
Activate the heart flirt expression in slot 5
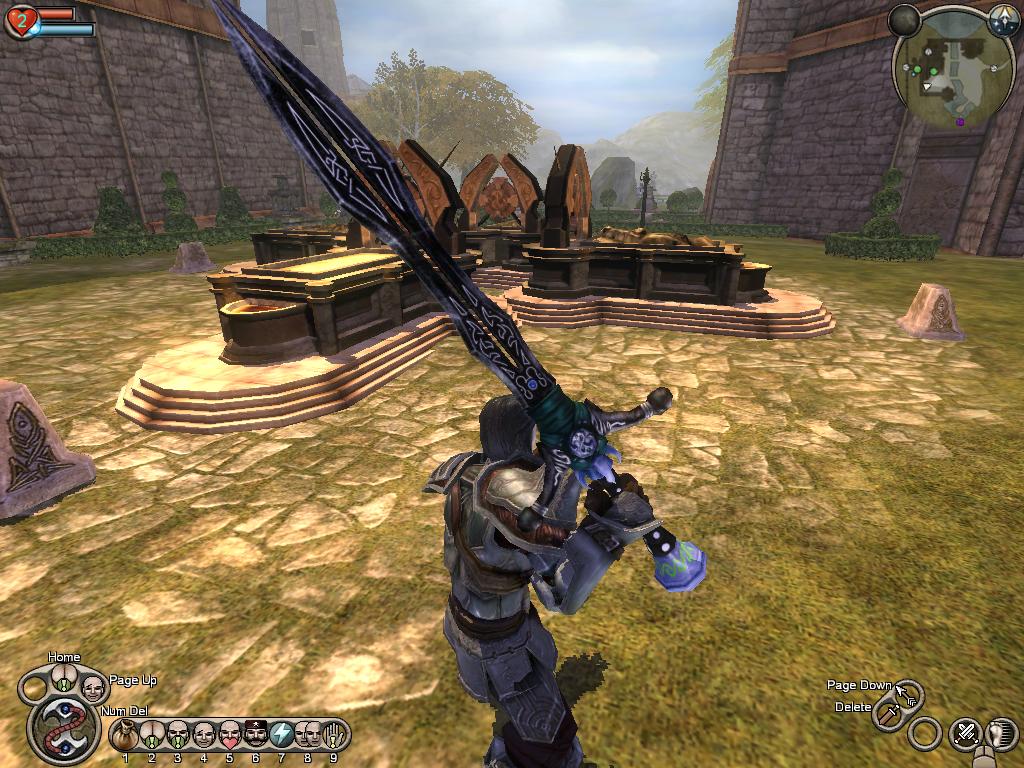click(x=230, y=735)
